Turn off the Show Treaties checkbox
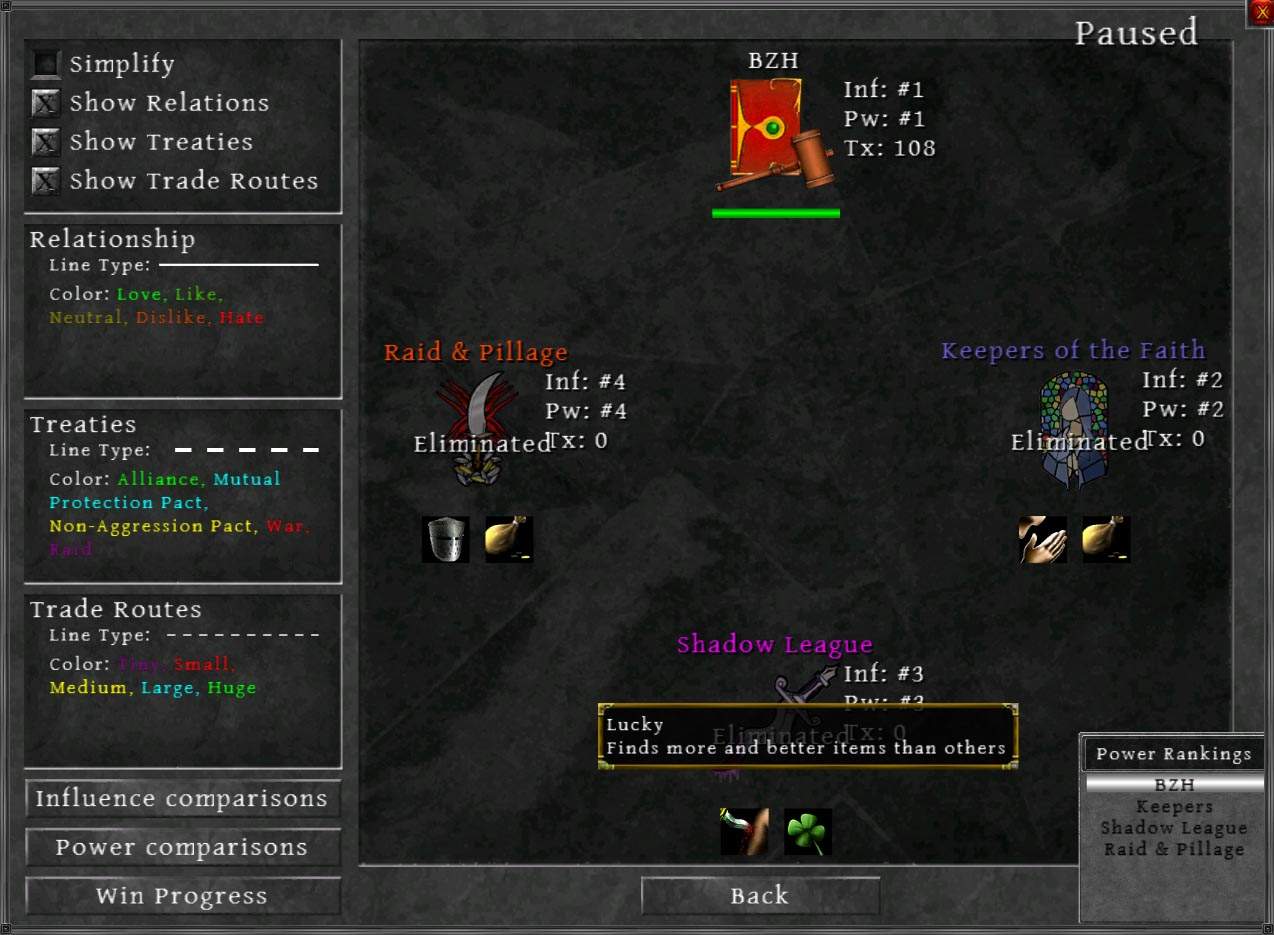1274x935 pixels. tap(46, 143)
